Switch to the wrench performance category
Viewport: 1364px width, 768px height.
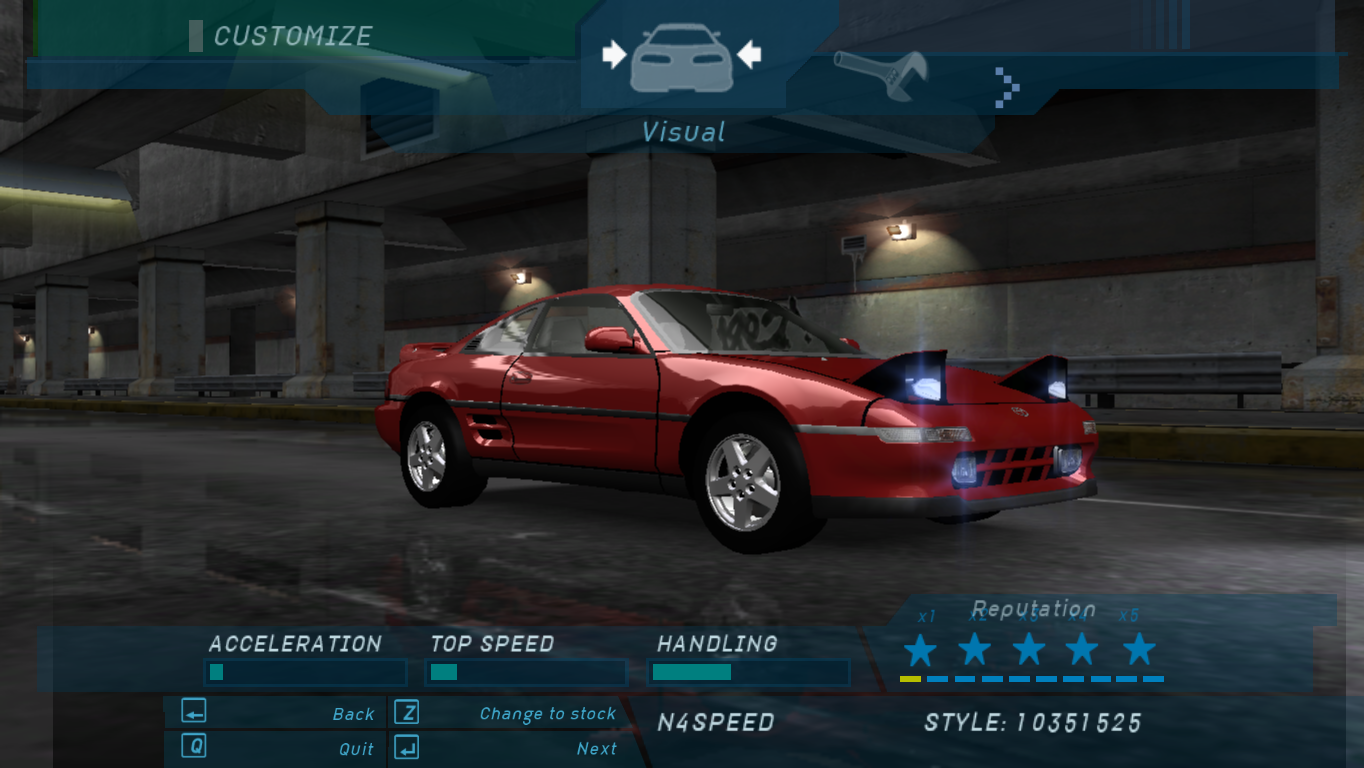point(881,75)
